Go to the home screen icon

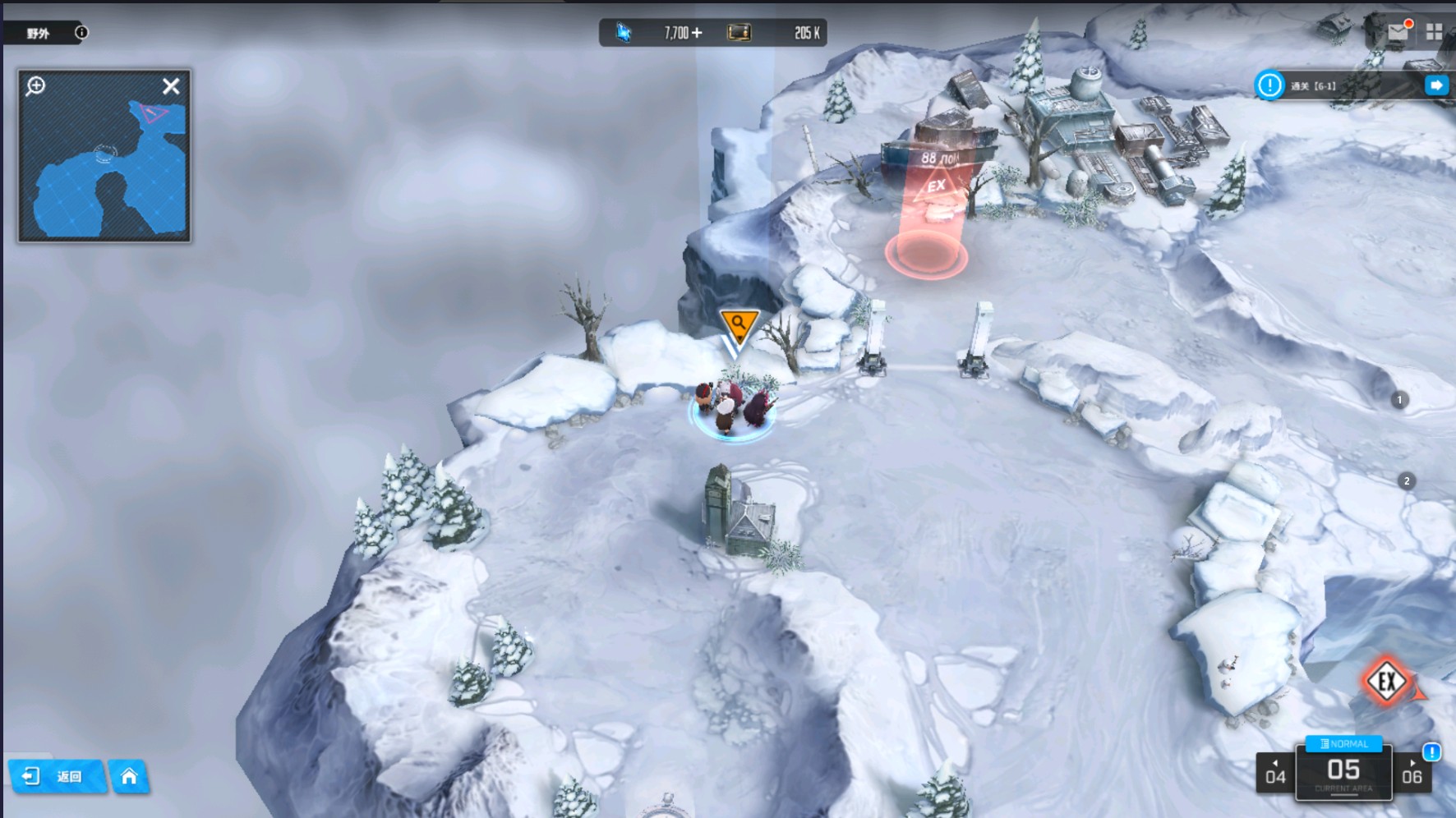[x=129, y=777]
